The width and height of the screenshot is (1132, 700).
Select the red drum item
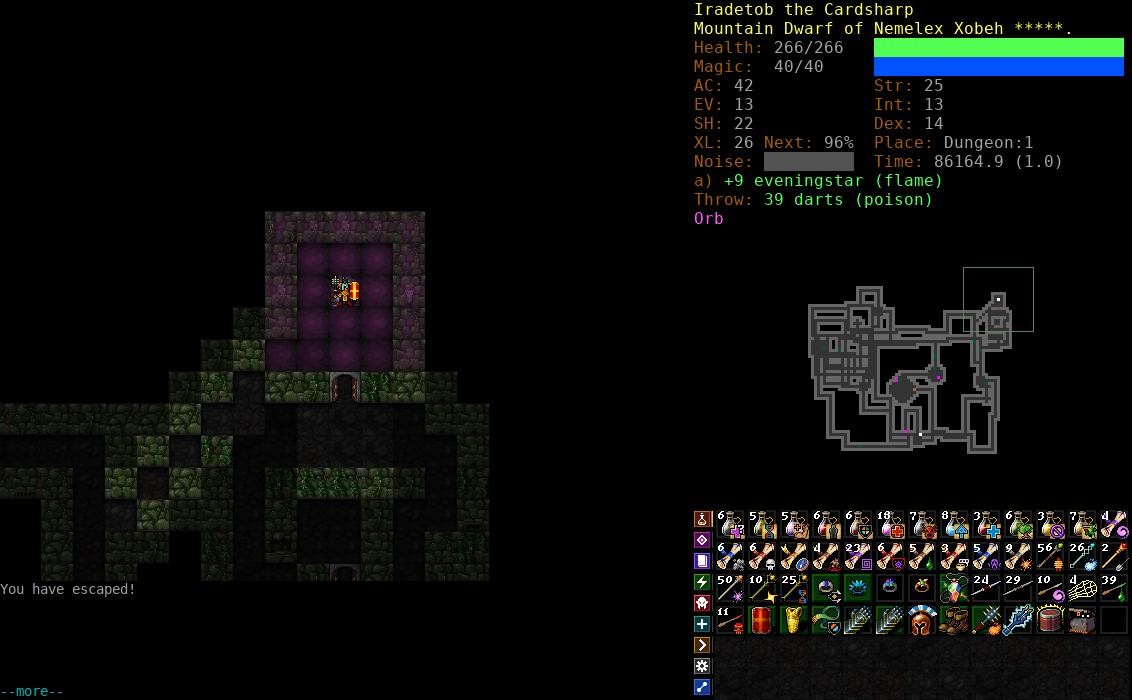(x=1050, y=620)
